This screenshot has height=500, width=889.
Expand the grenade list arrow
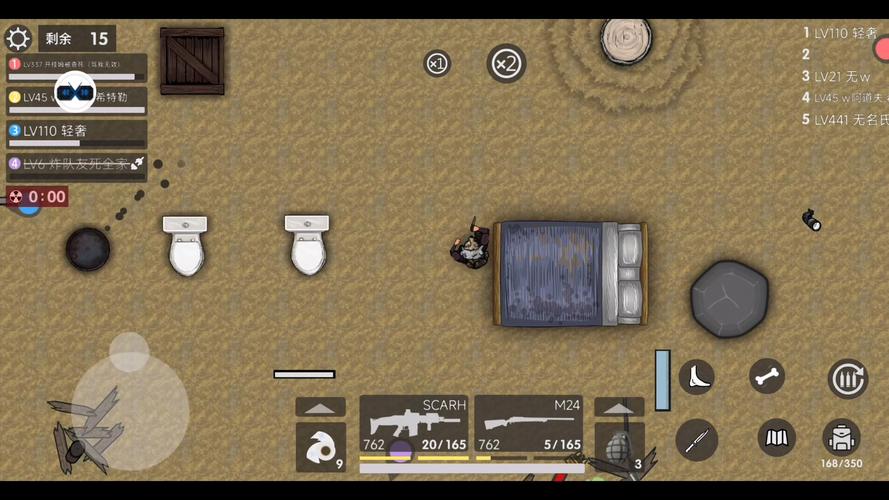(619, 408)
